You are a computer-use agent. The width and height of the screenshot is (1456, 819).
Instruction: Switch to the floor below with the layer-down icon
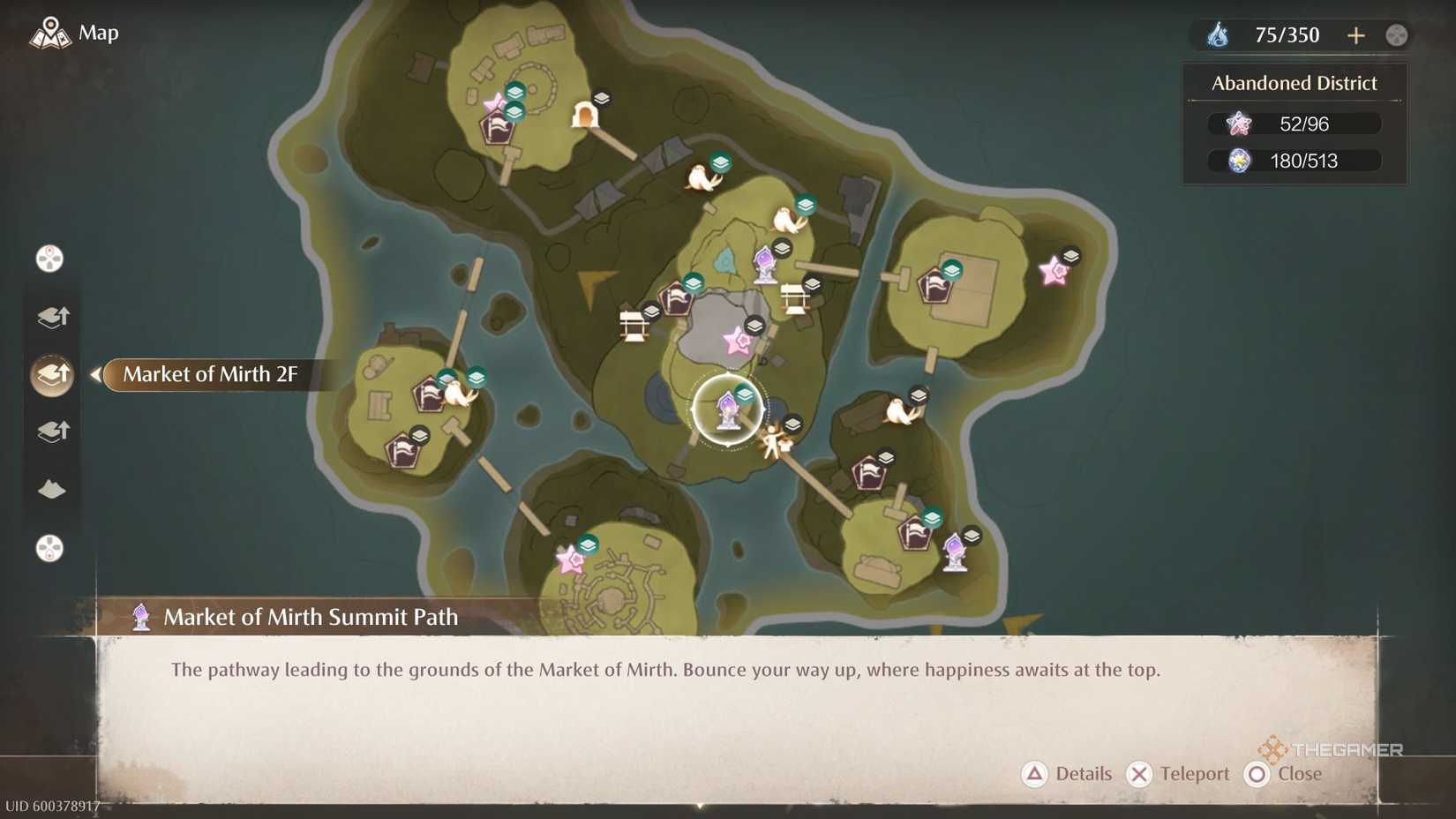50,431
